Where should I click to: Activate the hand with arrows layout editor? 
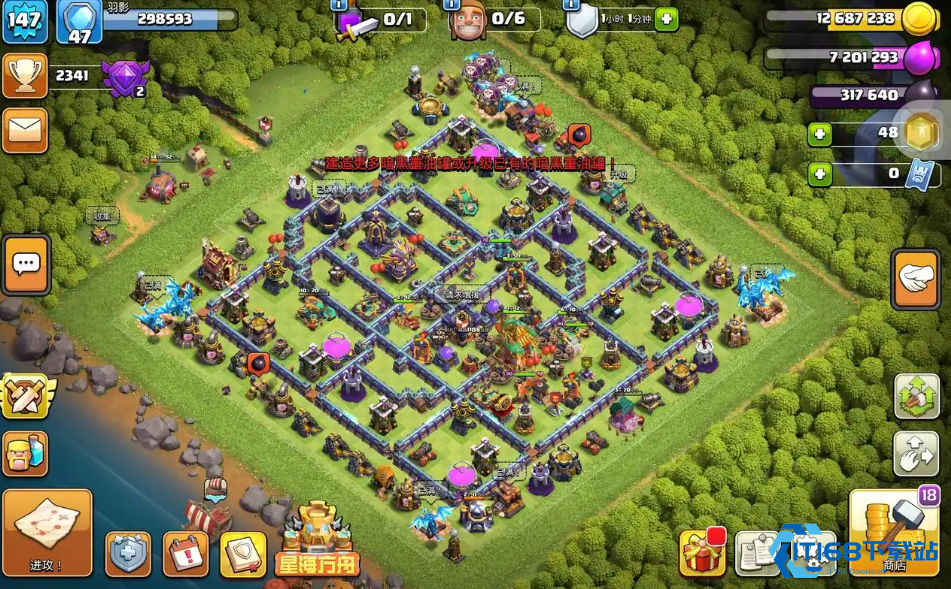pos(915,454)
